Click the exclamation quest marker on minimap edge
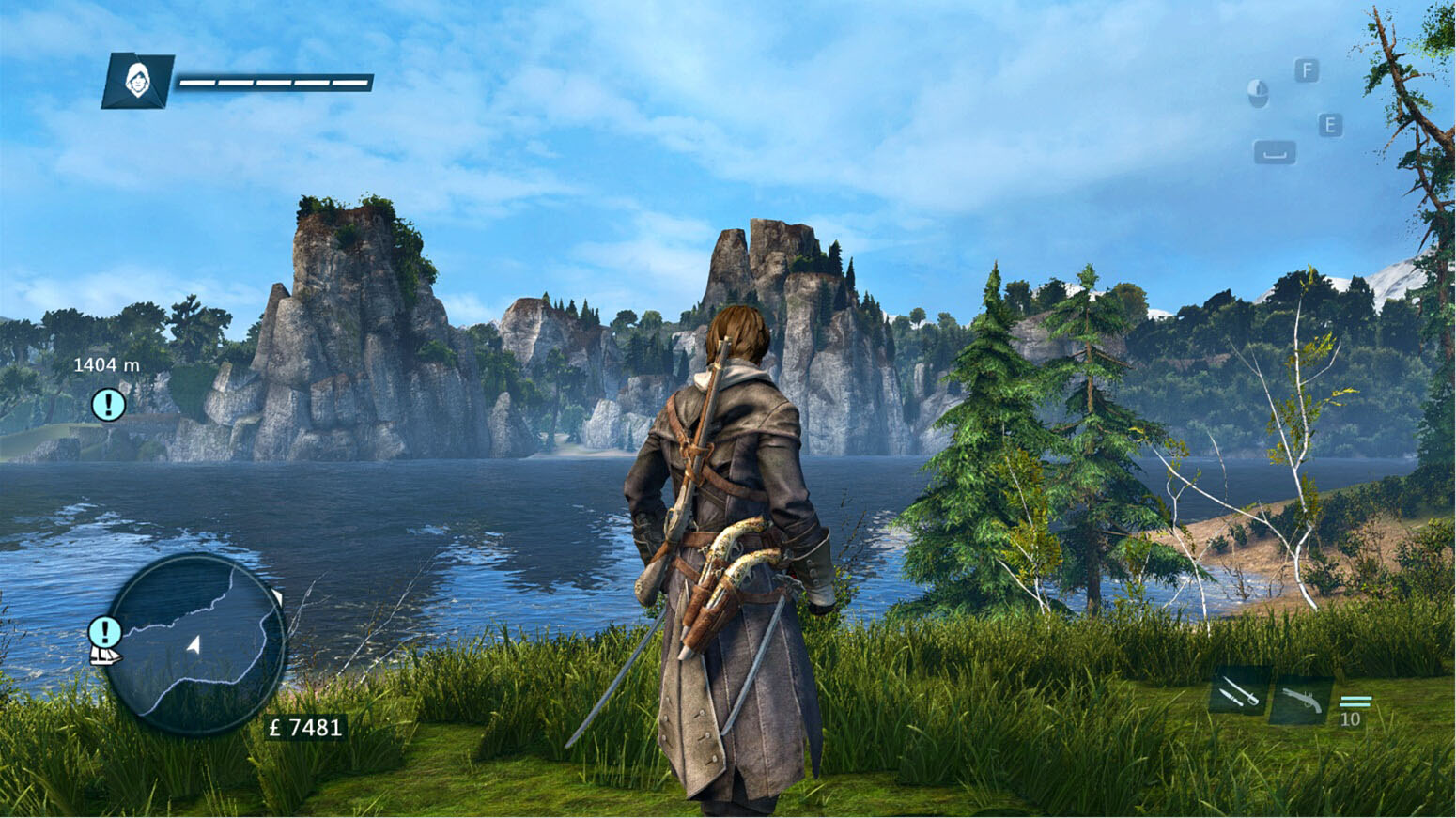This screenshot has height=818, width=1456. 105,631
